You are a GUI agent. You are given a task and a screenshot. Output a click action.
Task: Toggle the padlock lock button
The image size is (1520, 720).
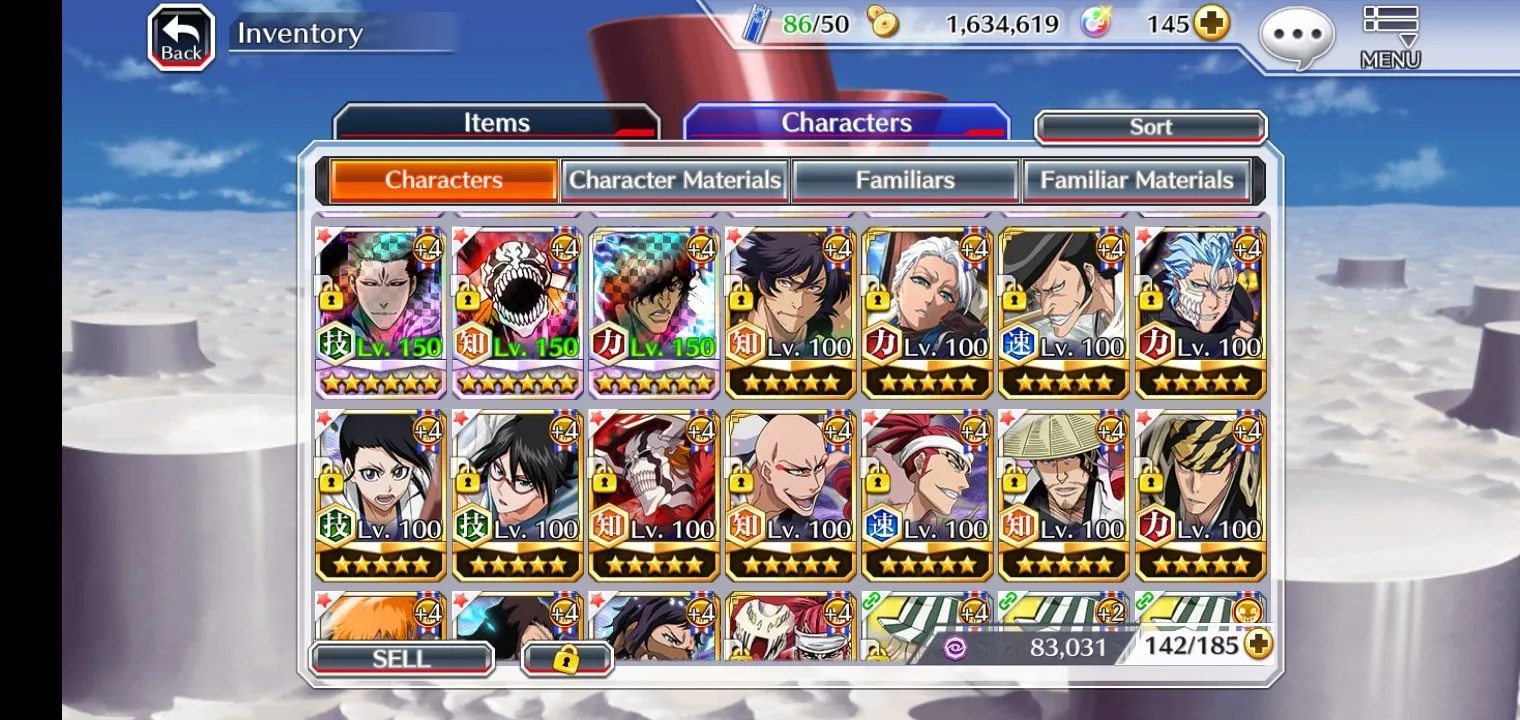[x=567, y=659]
